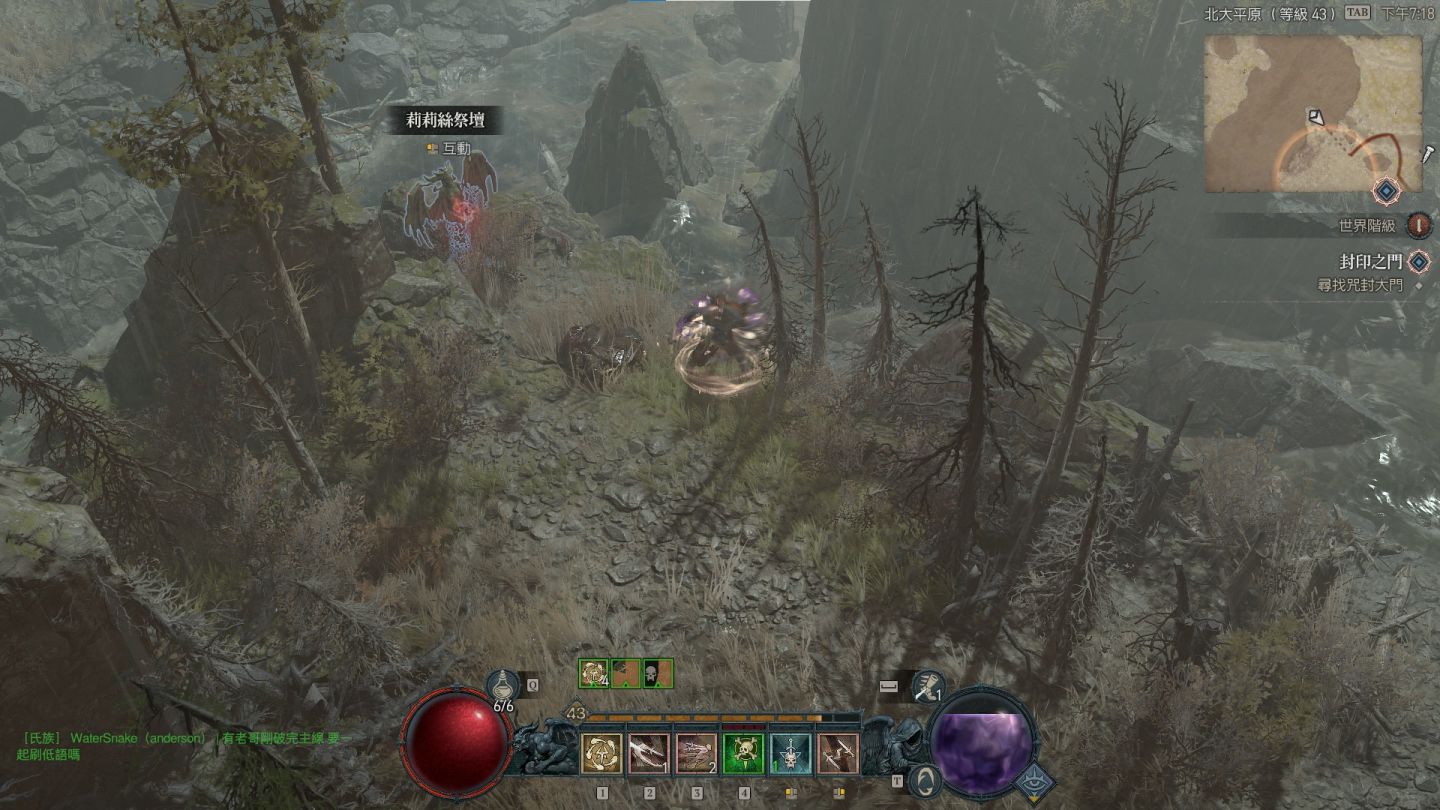Open the 世界階級 world tier icon
The height and width of the screenshot is (810, 1440).
click(x=1419, y=226)
